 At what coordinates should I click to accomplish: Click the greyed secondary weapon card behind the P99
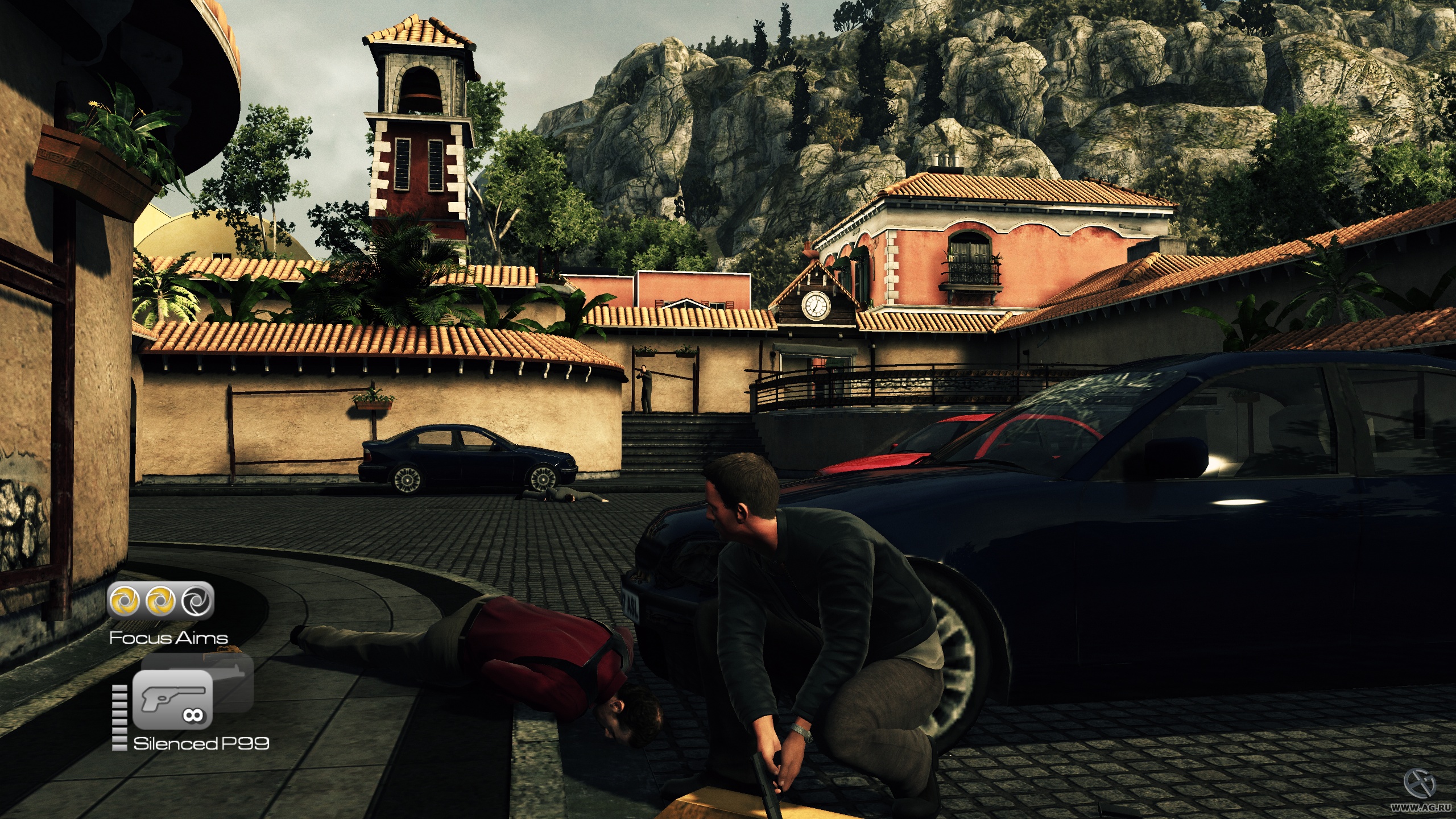tap(233, 682)
